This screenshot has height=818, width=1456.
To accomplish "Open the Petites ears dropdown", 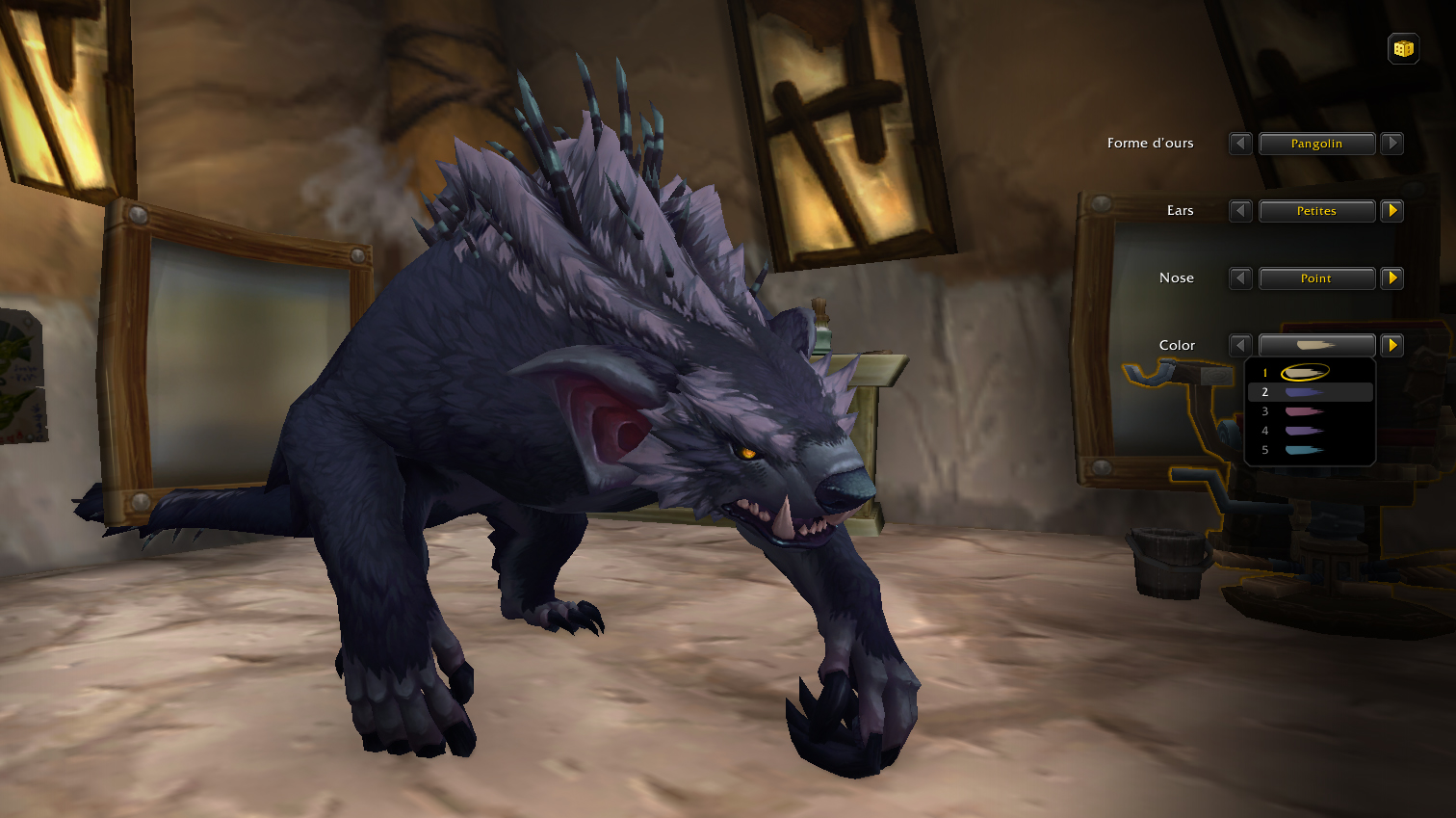I will tap(1317, 211).
